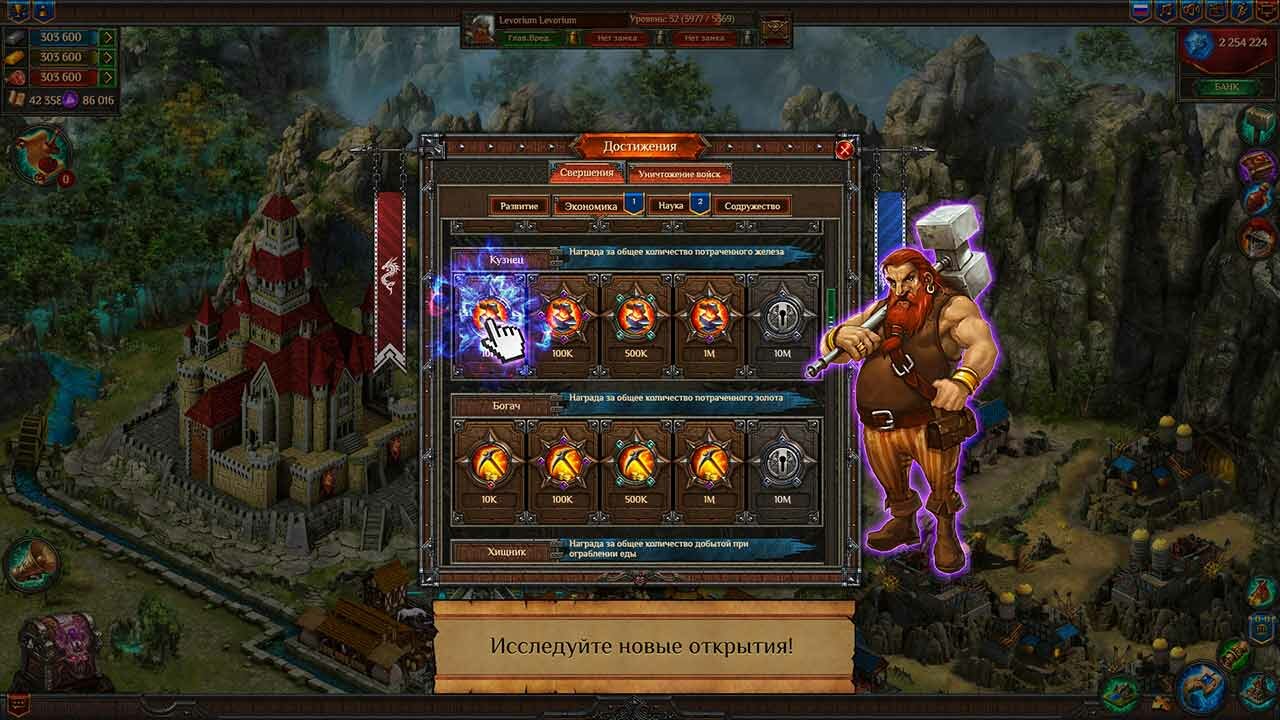Switch to the Наука category
This screenshot has width=1280, height=720.
[671, 206]
